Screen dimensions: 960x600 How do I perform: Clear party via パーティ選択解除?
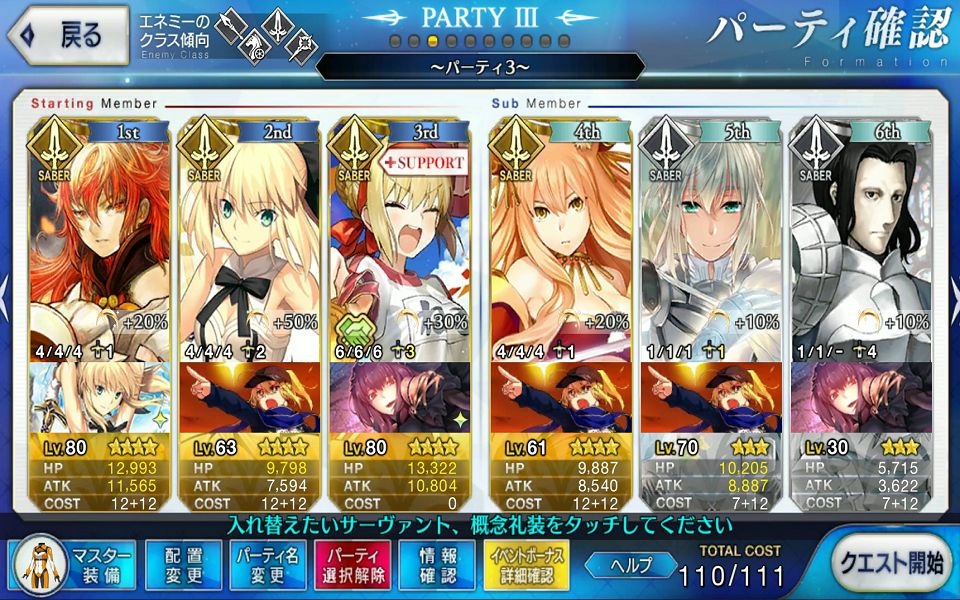pyautogui.click(x=352, y=564)
